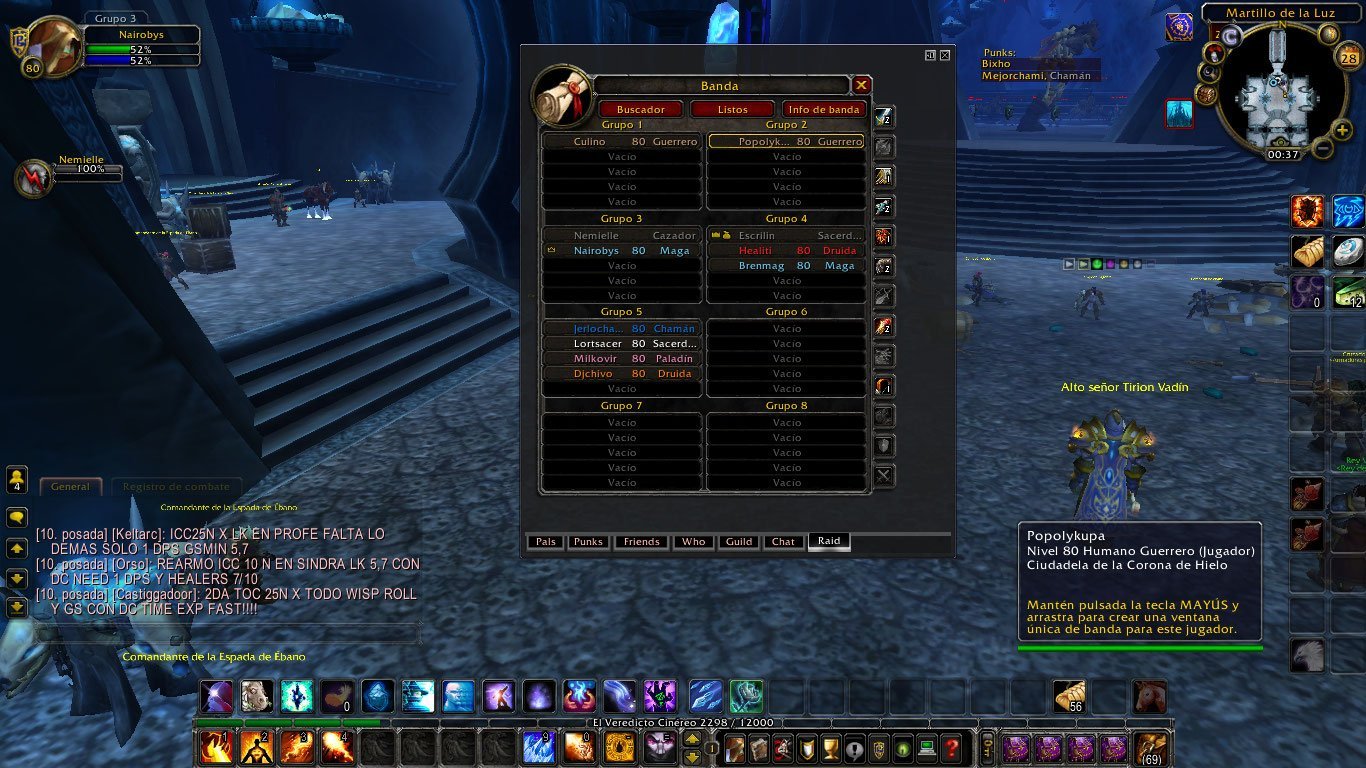Screen dimensions: 1366x768
Task: Open the Buscador raid finder
Action: (x=640, y=109)
